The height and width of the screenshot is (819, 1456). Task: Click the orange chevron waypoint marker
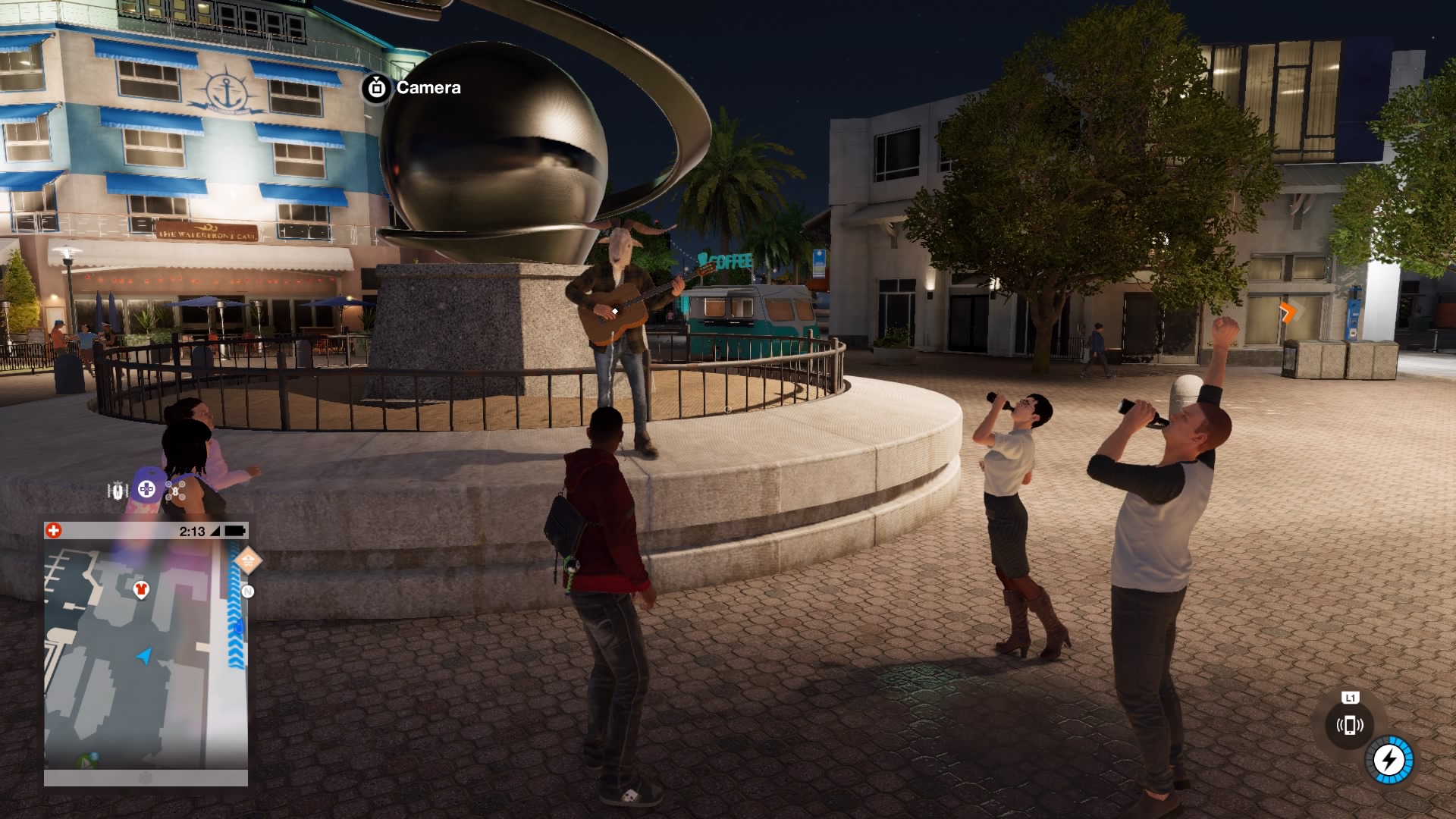coord(1288,312)
